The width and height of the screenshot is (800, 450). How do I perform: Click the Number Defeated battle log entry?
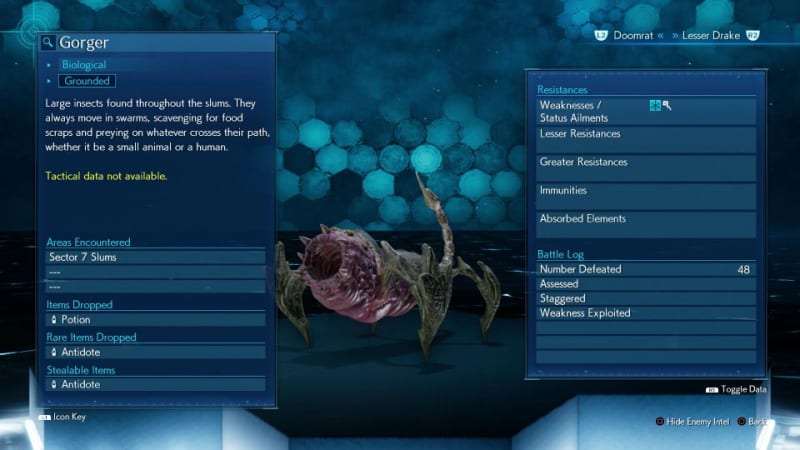(x=645, y=269)
